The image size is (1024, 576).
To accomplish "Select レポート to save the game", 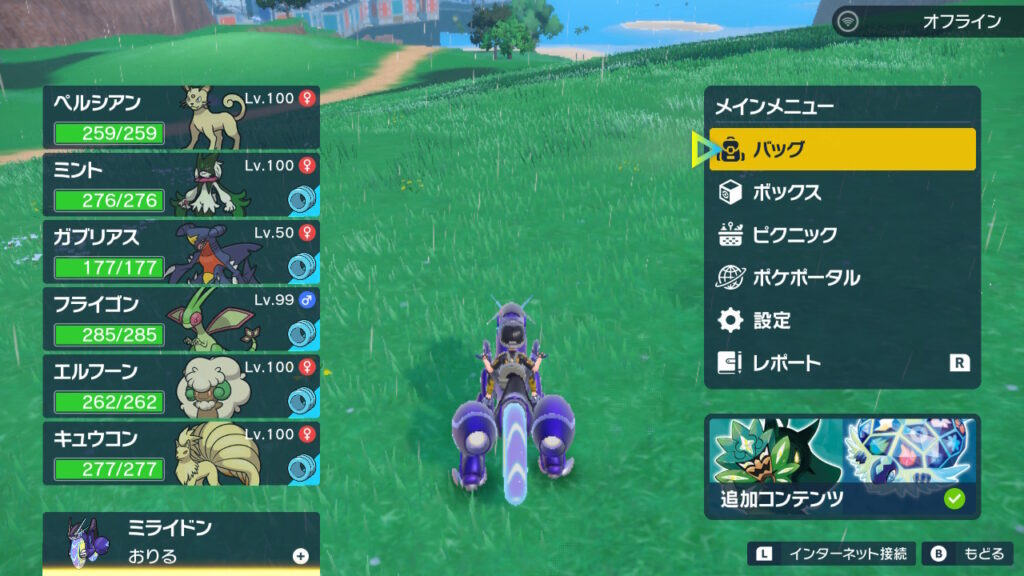I will click(842, 363).
